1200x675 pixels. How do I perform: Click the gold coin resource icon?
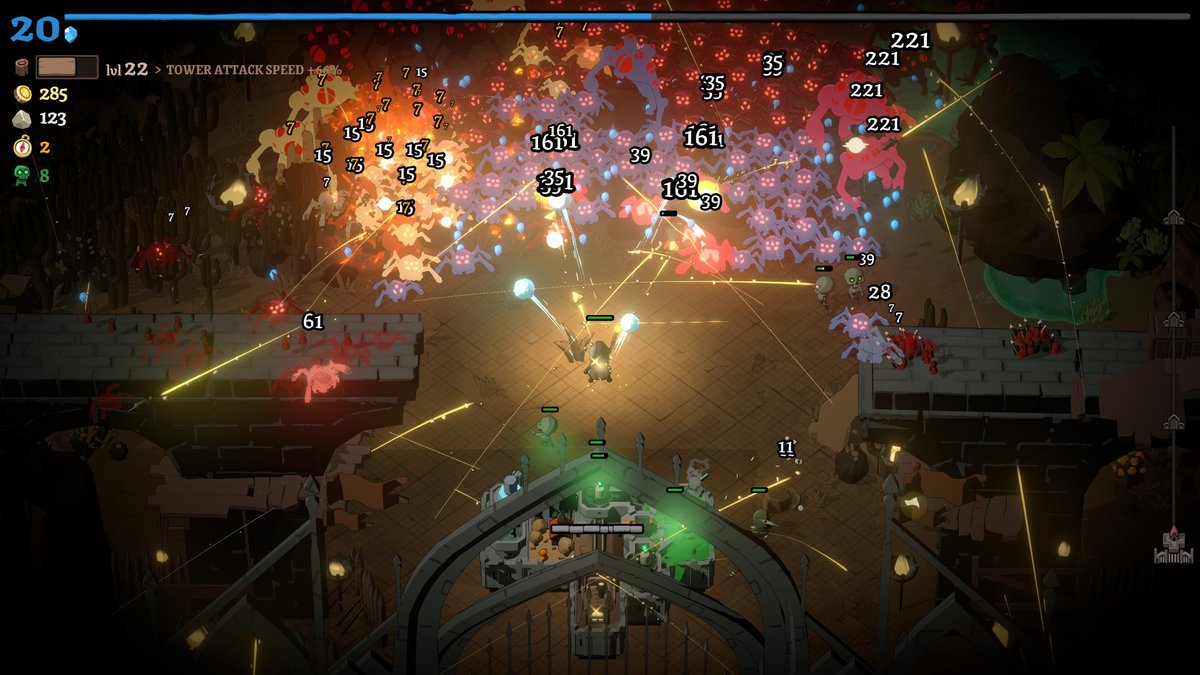[x=22, y=94]
